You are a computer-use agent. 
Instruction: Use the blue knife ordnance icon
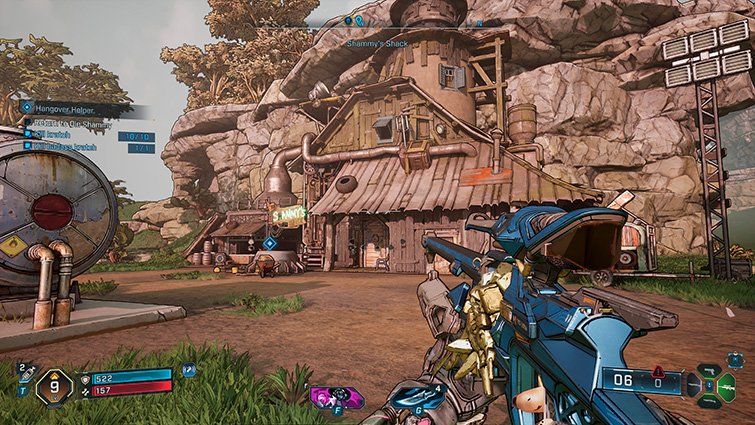pyautogui.click(x=414, y=397)
